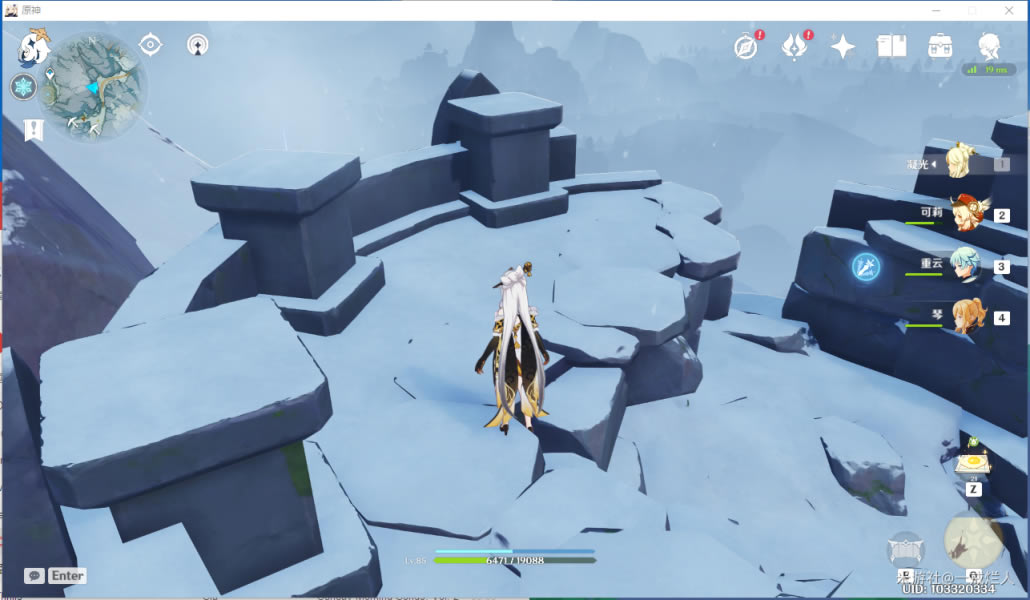This screenshot has height=600, width=1030.
Task: Open the backpack inventory
Action: pyautogui.click(x=940, y=46)
